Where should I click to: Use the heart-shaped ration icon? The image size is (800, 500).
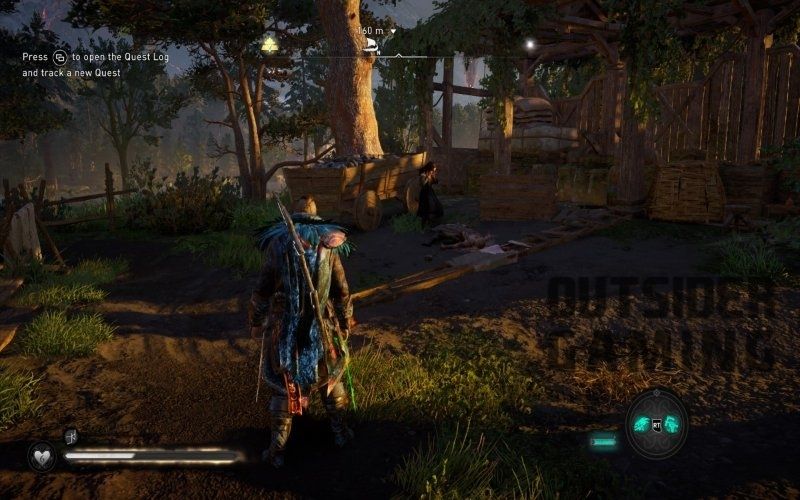[42, 455]
